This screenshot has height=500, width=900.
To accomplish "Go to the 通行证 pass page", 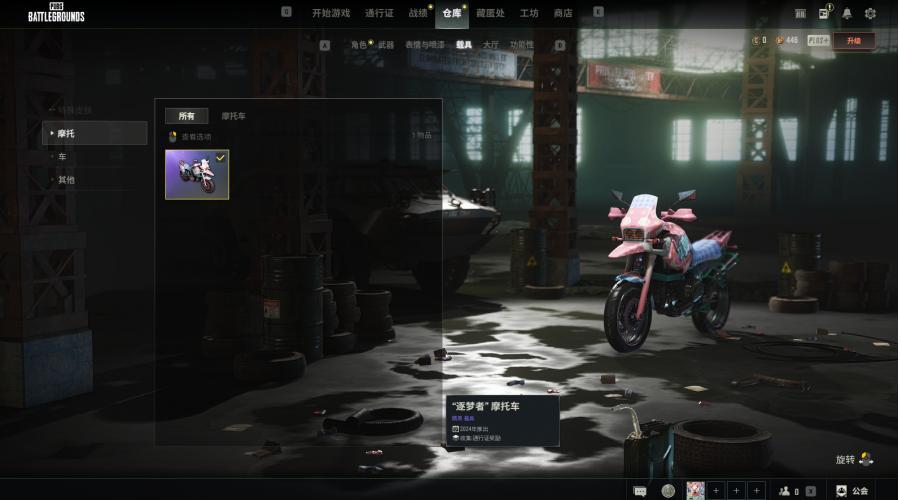I will 379,13.
